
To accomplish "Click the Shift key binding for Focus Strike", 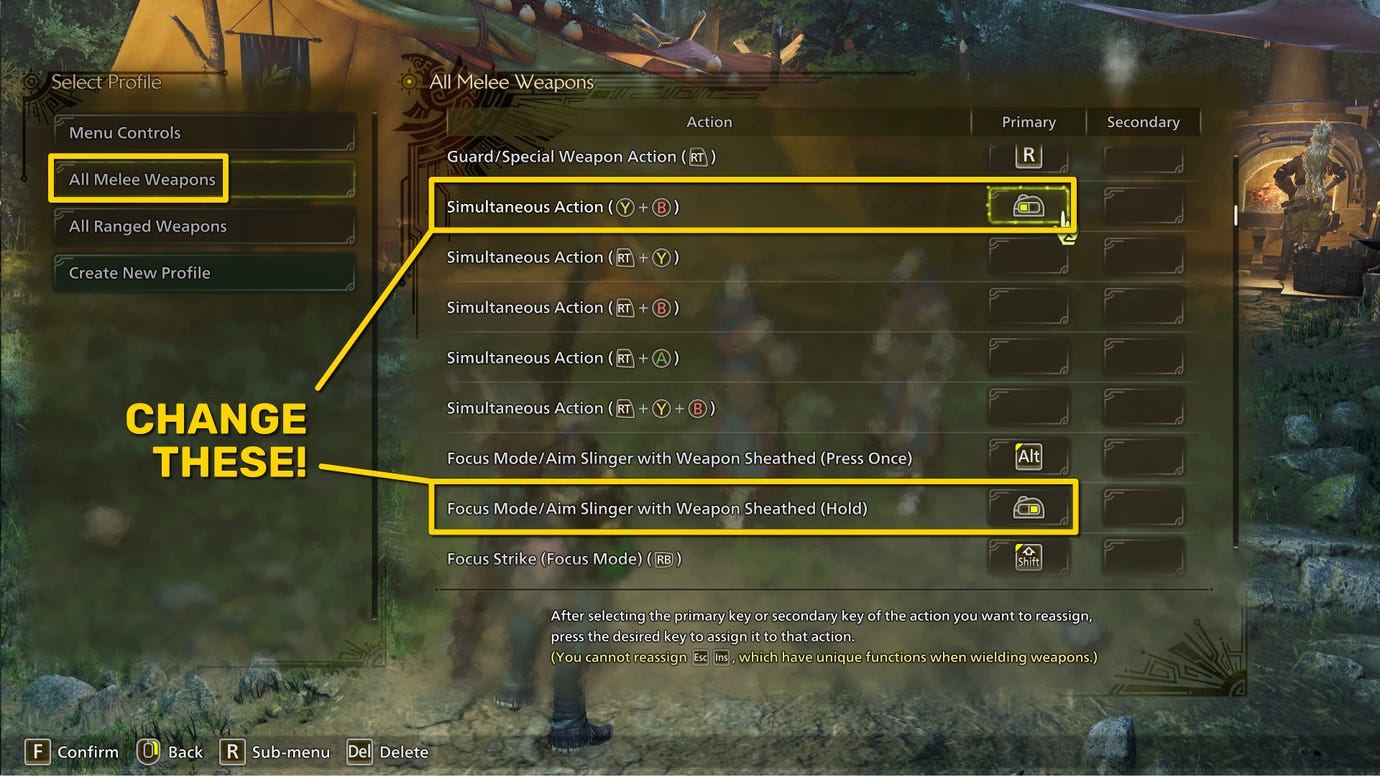I will point(1029,557).
